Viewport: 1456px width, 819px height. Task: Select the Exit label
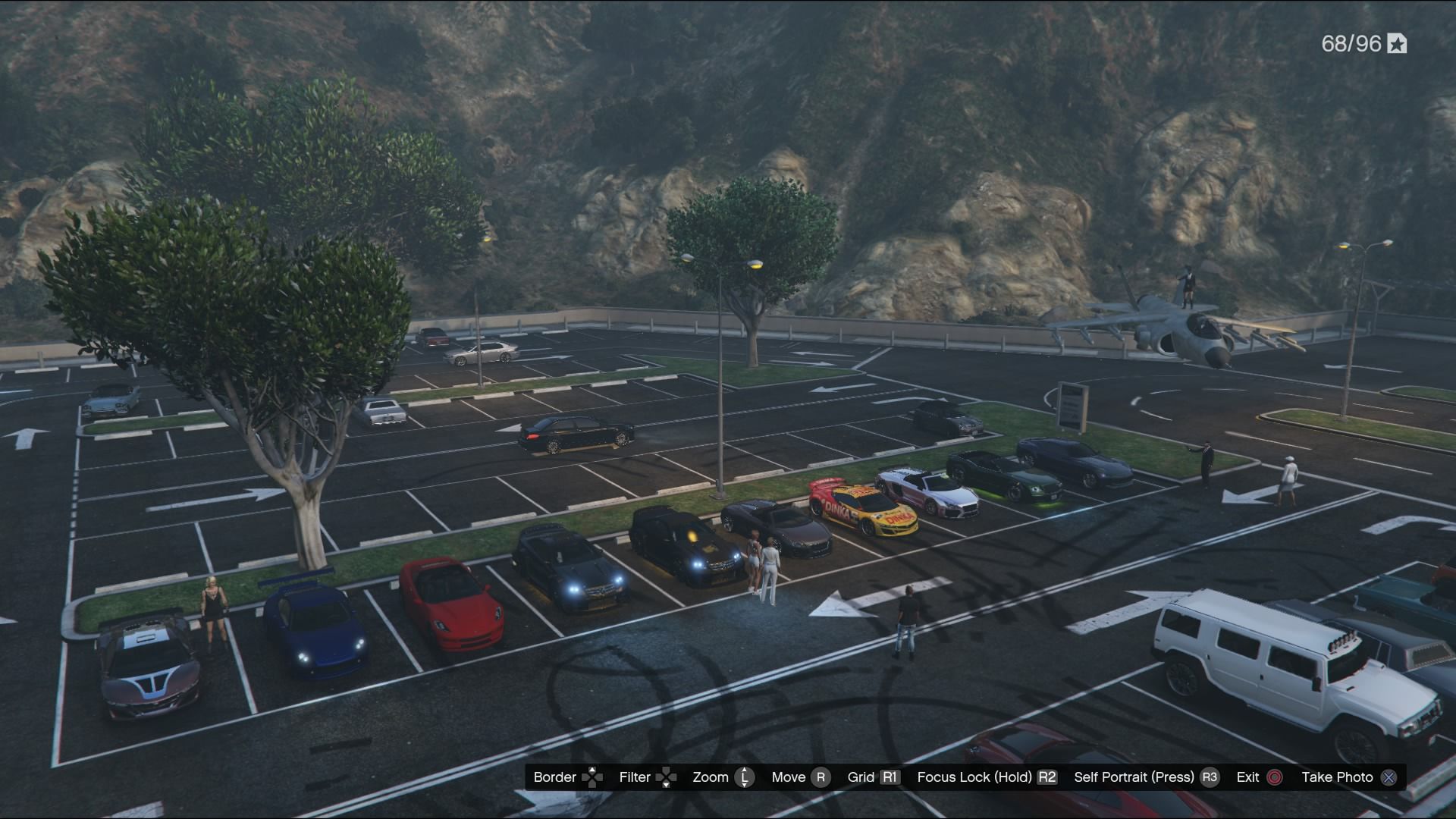coord(1247,777)
